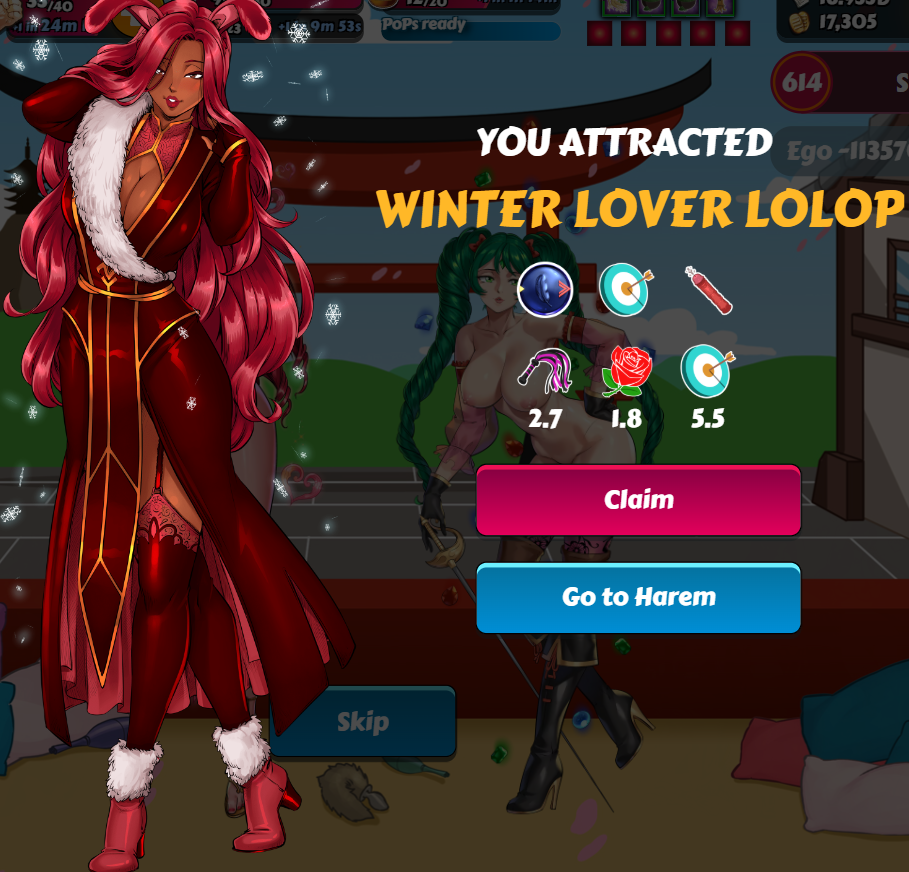The width and height of the screenshot is (909, 872).
Task: Skip the battle animation
Action: click(362, 721)
